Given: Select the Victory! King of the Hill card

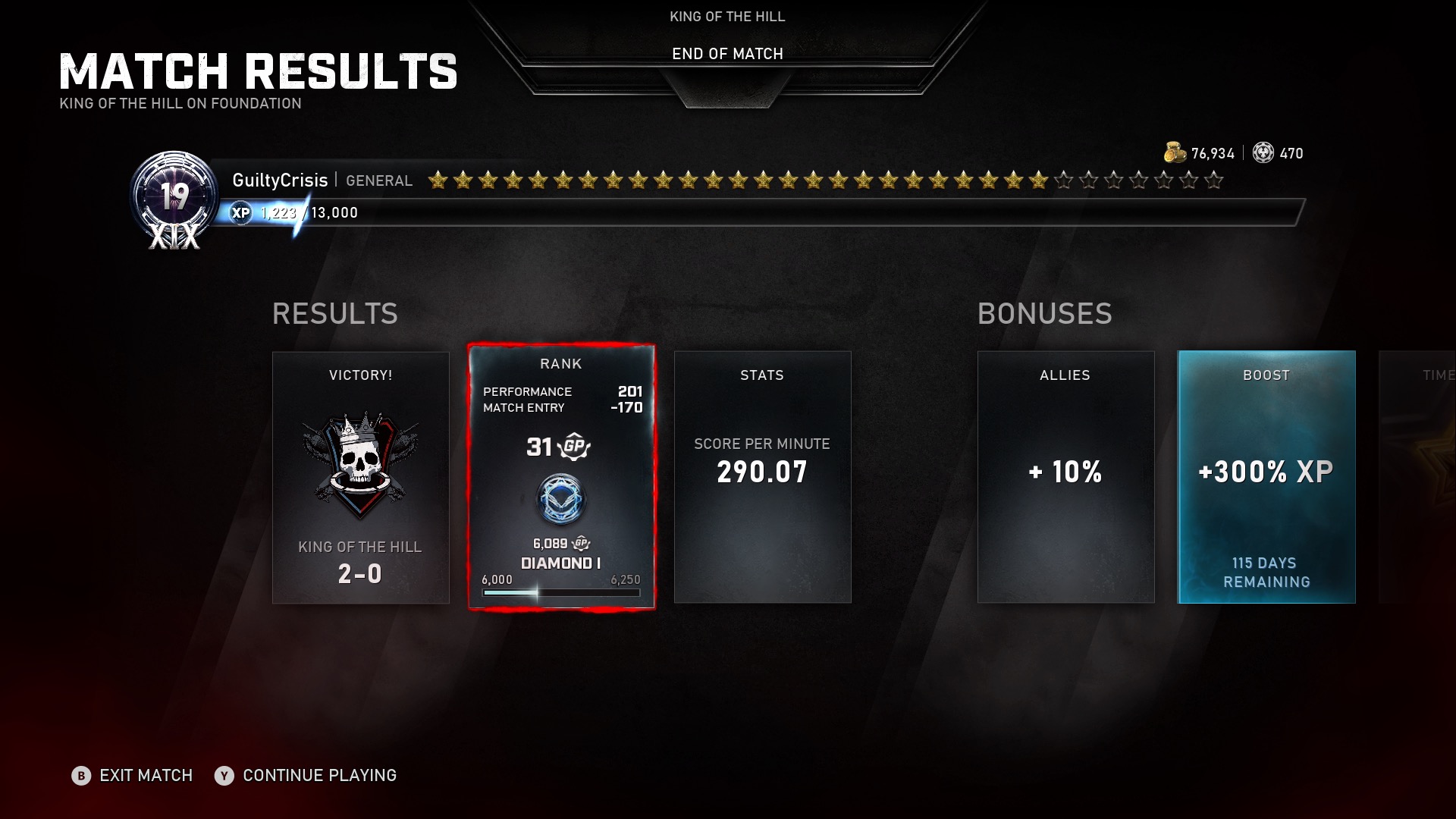Looking at the screenshot, I should point(360,477).
